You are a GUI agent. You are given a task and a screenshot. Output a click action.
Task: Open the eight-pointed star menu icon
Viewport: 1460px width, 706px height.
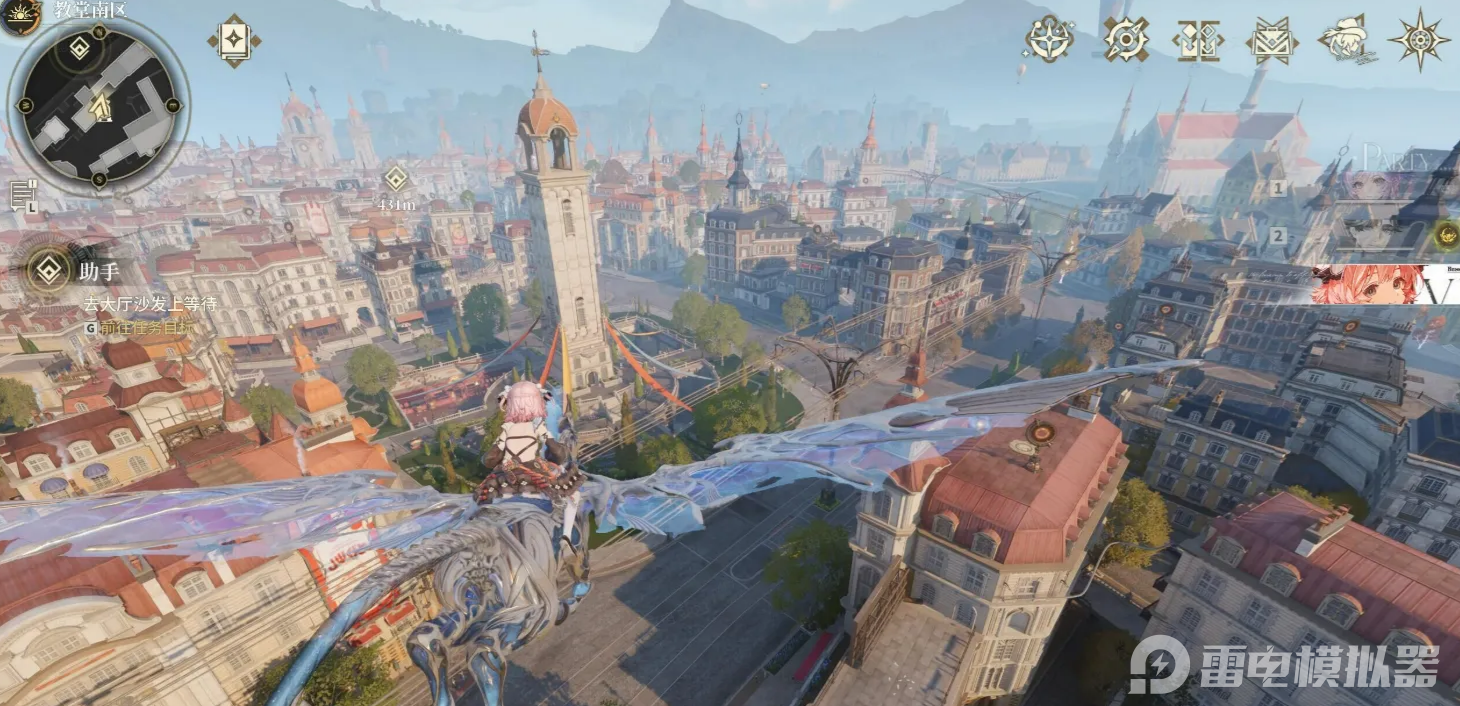tap(1419, 40)
